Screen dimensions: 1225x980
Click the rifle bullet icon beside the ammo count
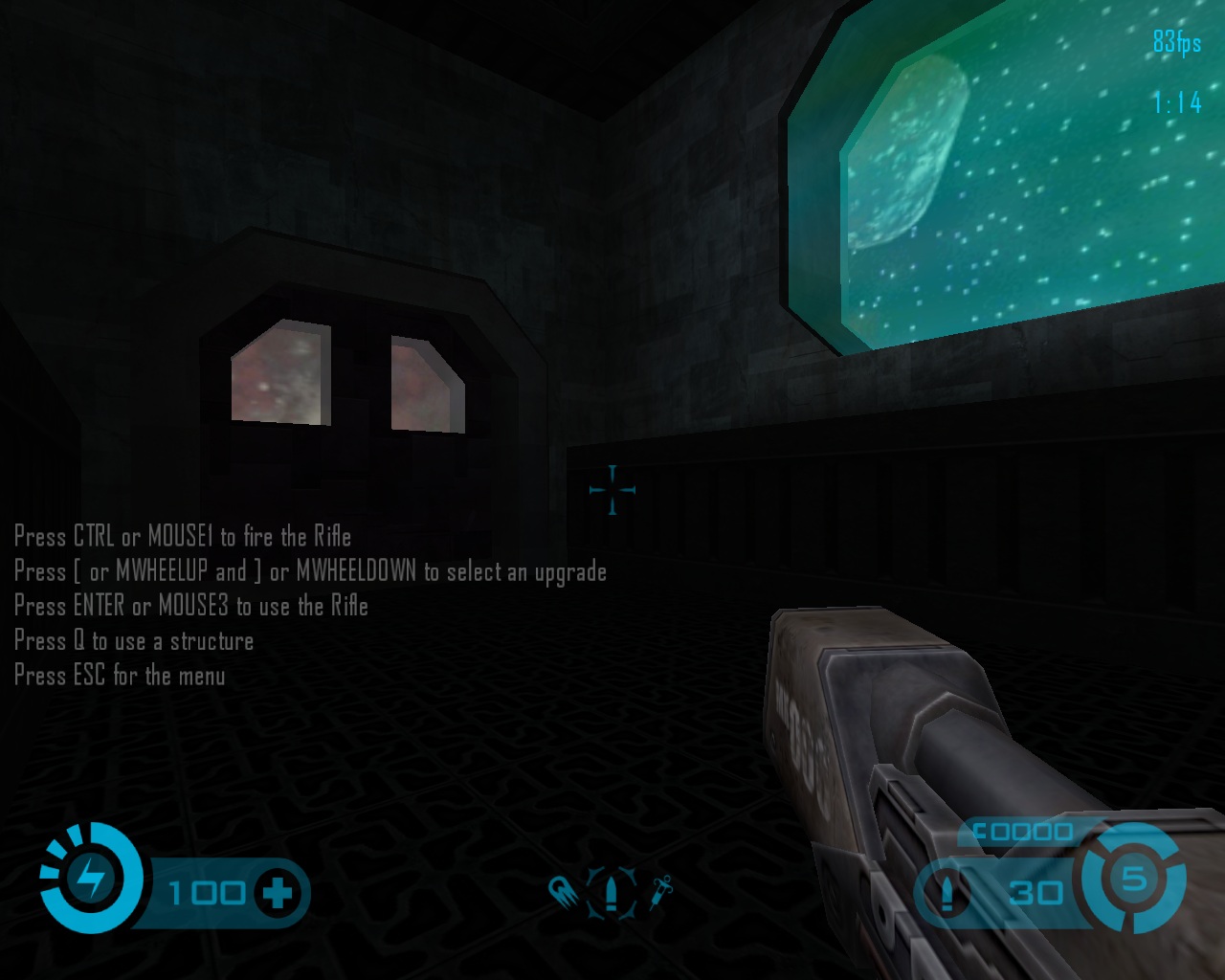coord(947,894)
